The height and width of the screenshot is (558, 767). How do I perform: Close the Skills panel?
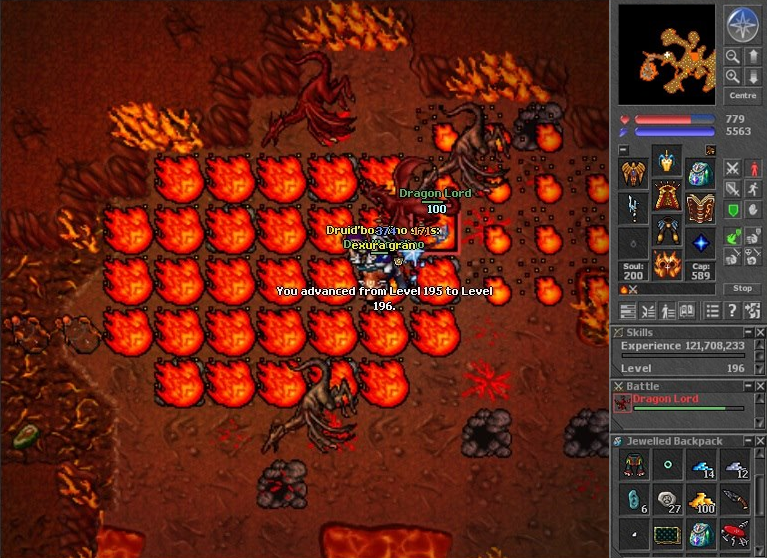760,332
